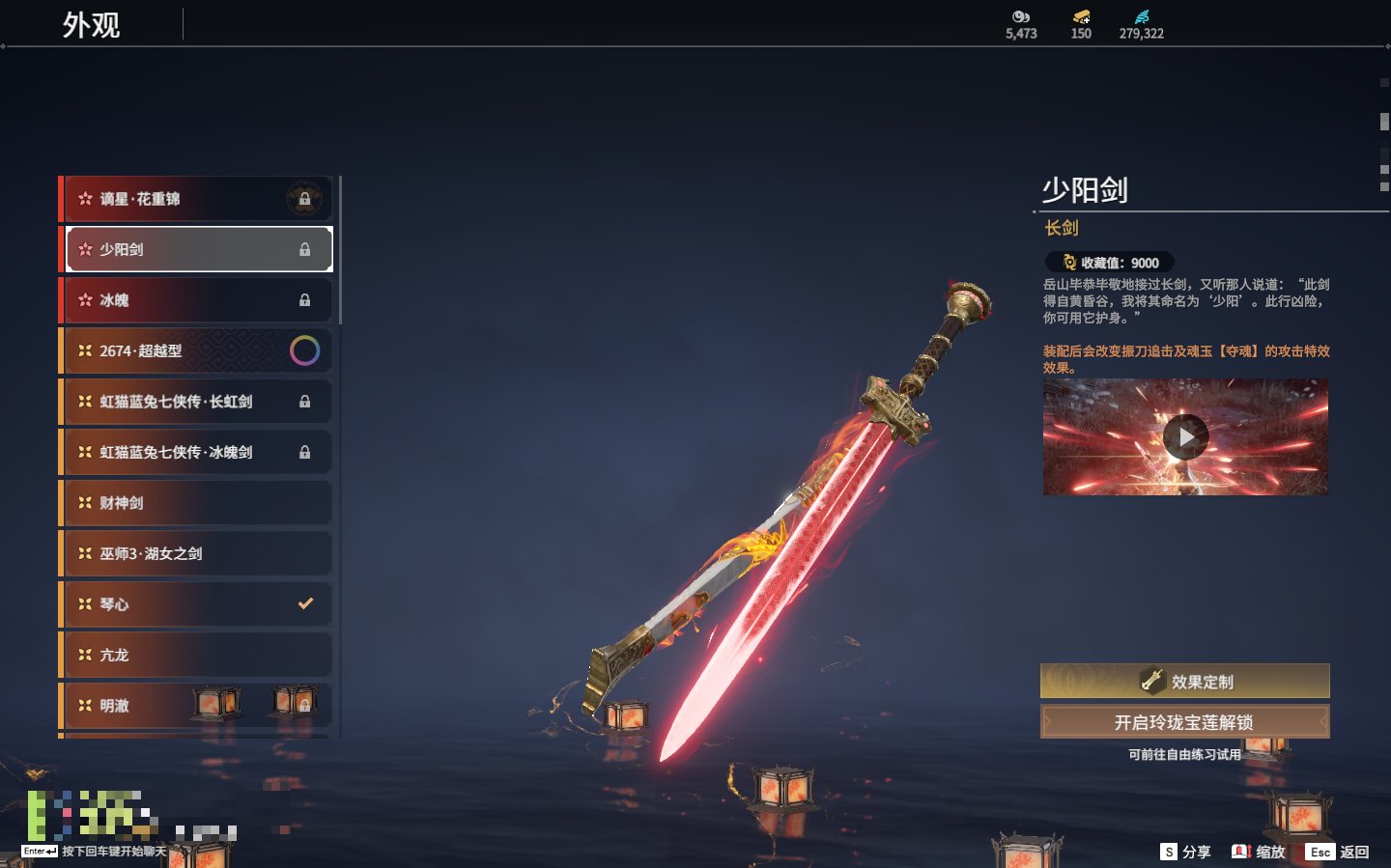
Task: Go back with the 返回 button
Action: pyautogui.click(x=1338, y=852)
